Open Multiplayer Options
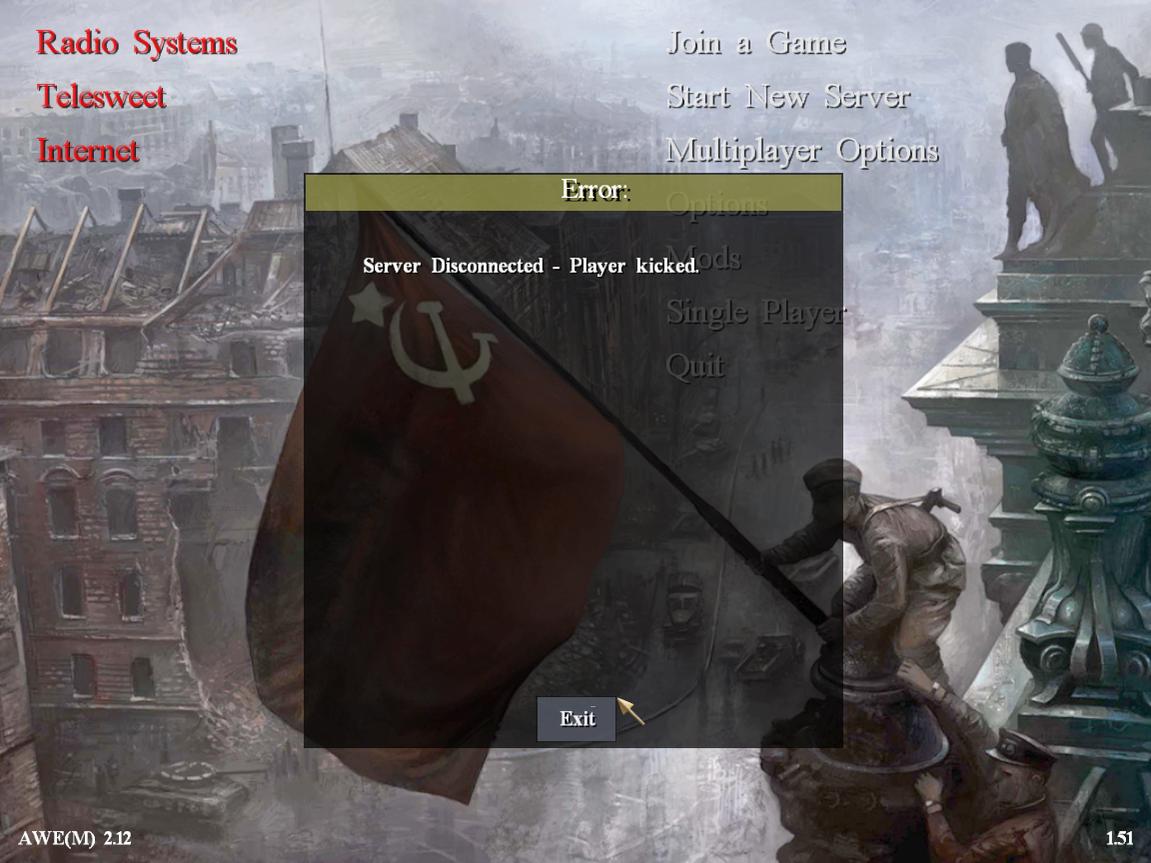The width and height of the screenshot is (1151, 863). click(802, 151)
